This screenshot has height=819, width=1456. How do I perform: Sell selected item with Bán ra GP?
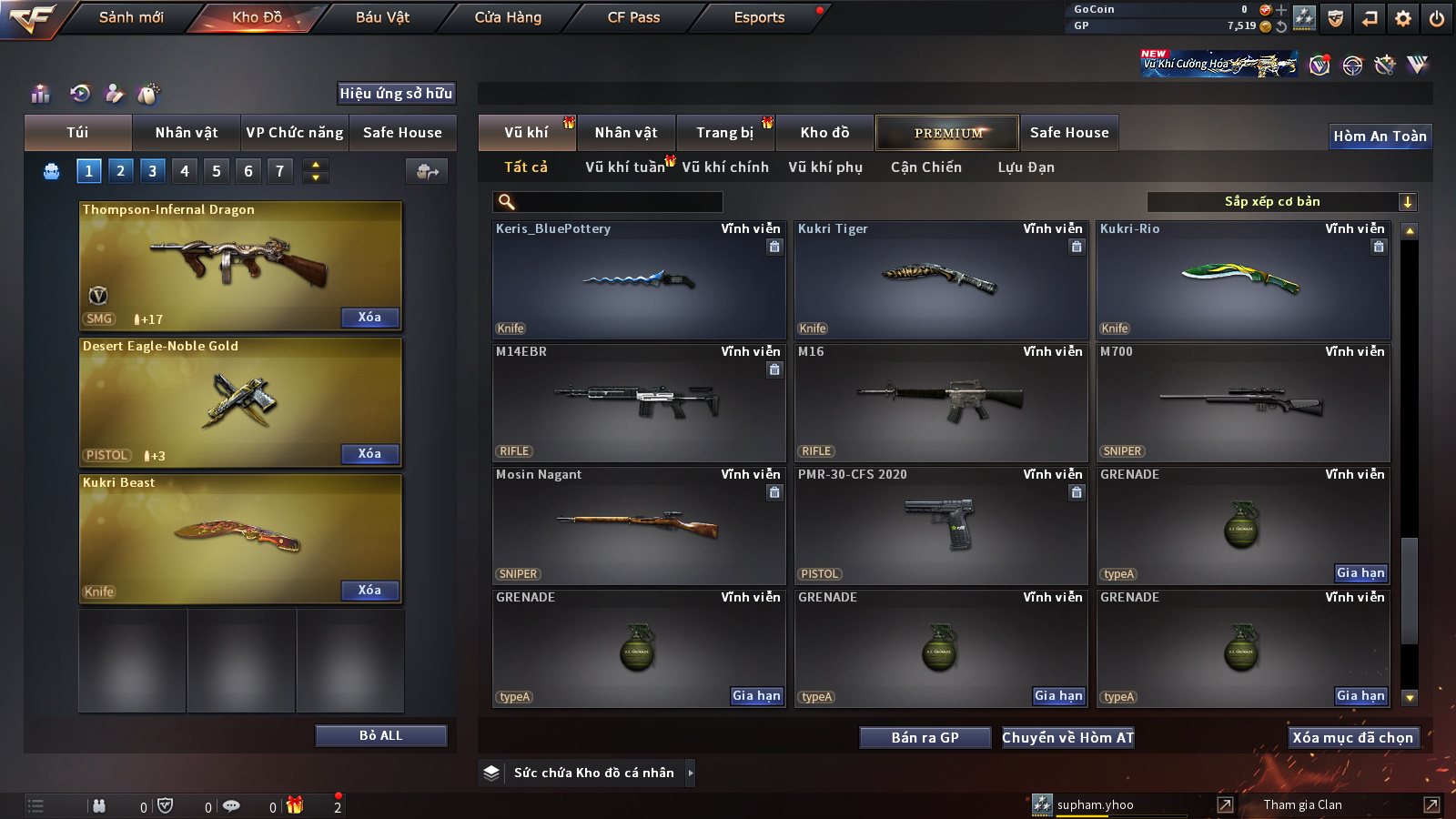click(925, 738)
